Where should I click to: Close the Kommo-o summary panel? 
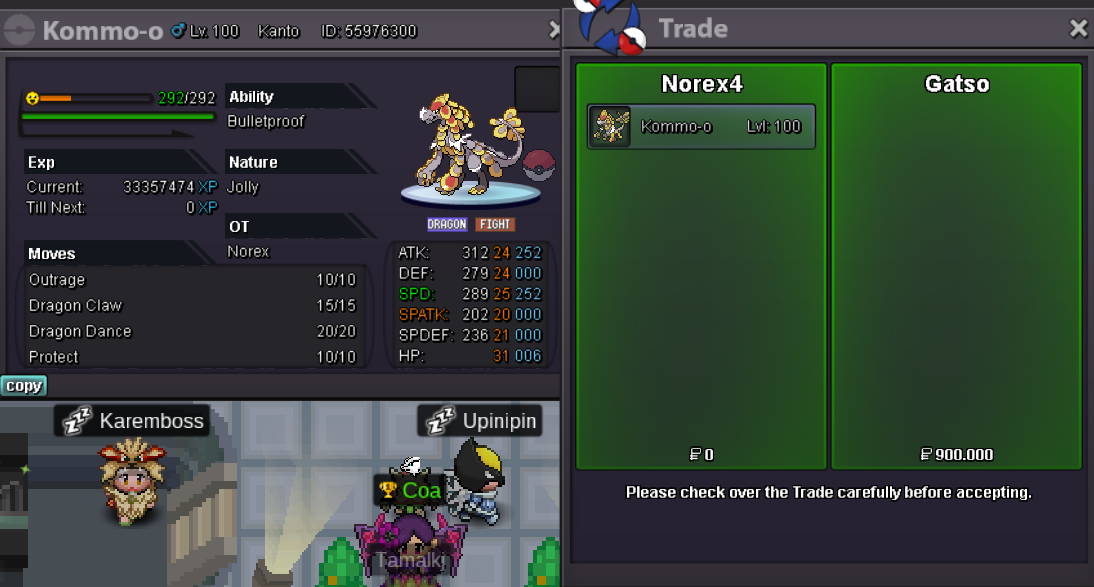[555, 31]
